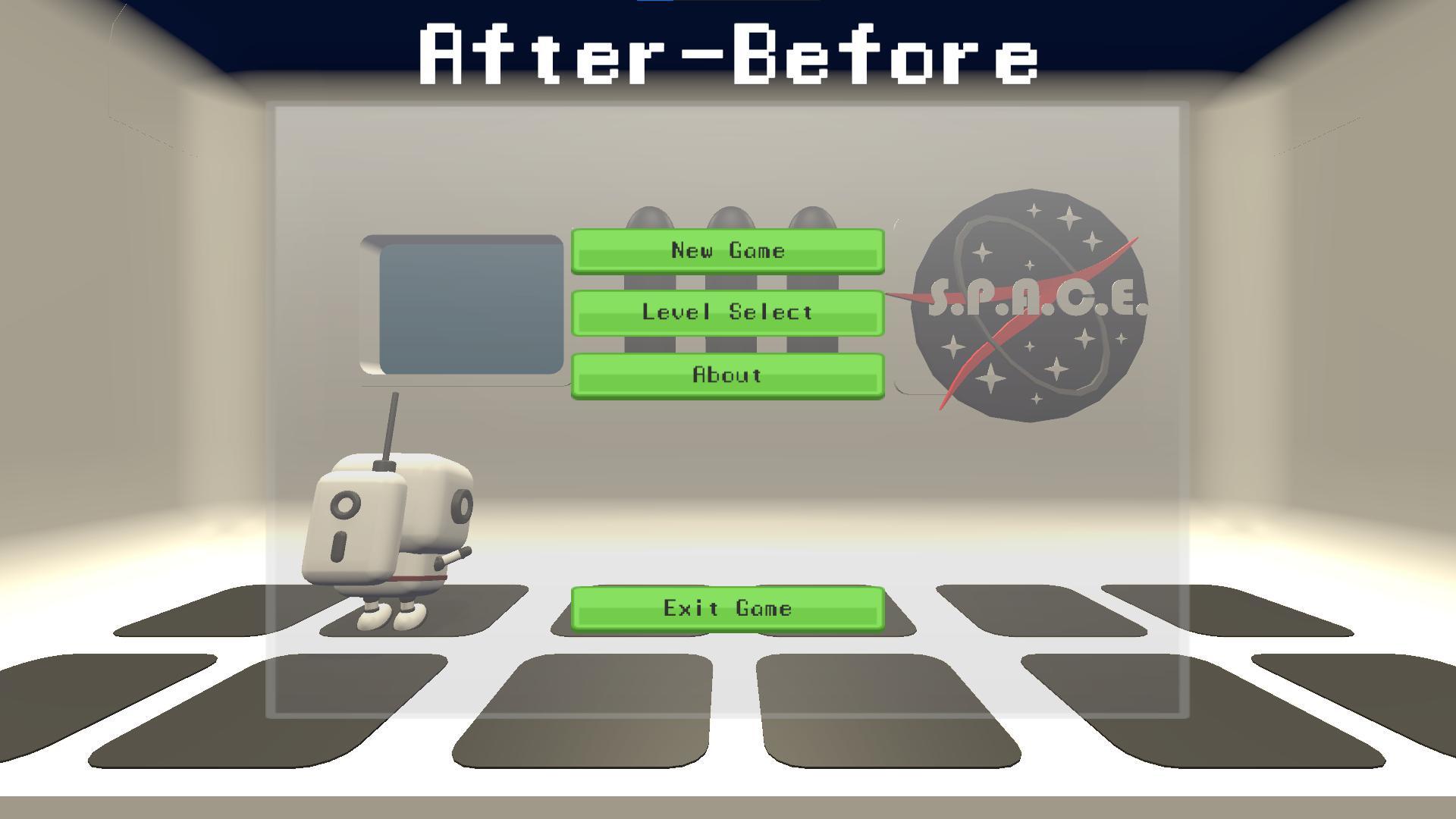Open the About screen

tap(726, 375)
